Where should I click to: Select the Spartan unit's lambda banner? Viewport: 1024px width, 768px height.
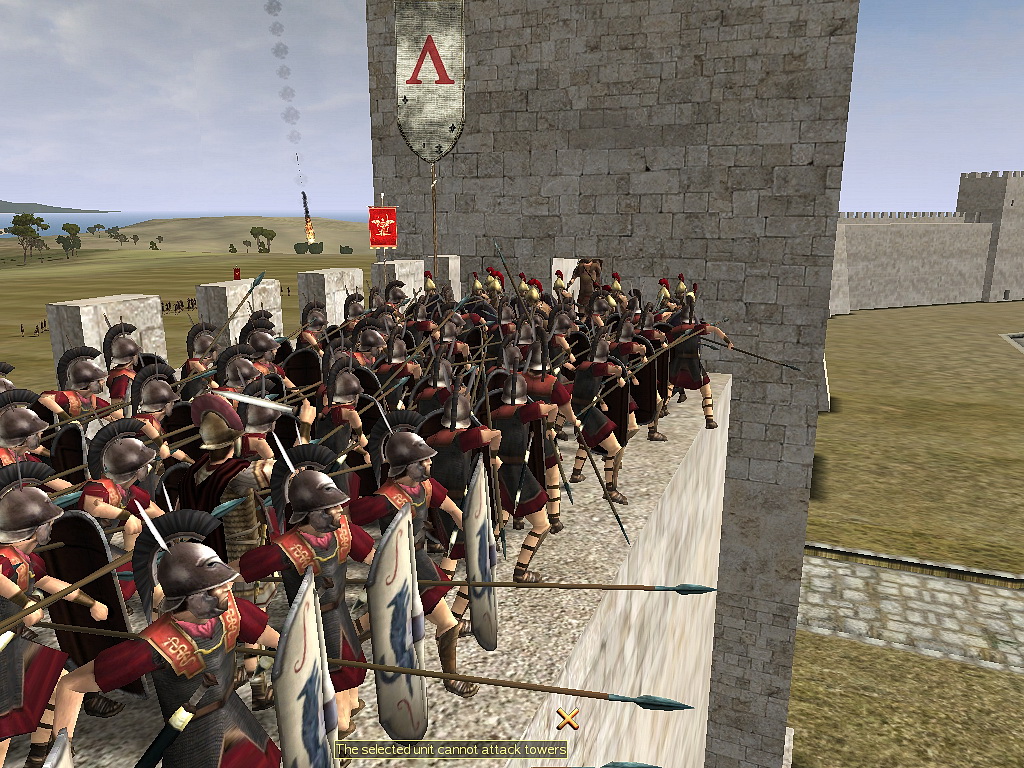point(429,75)
